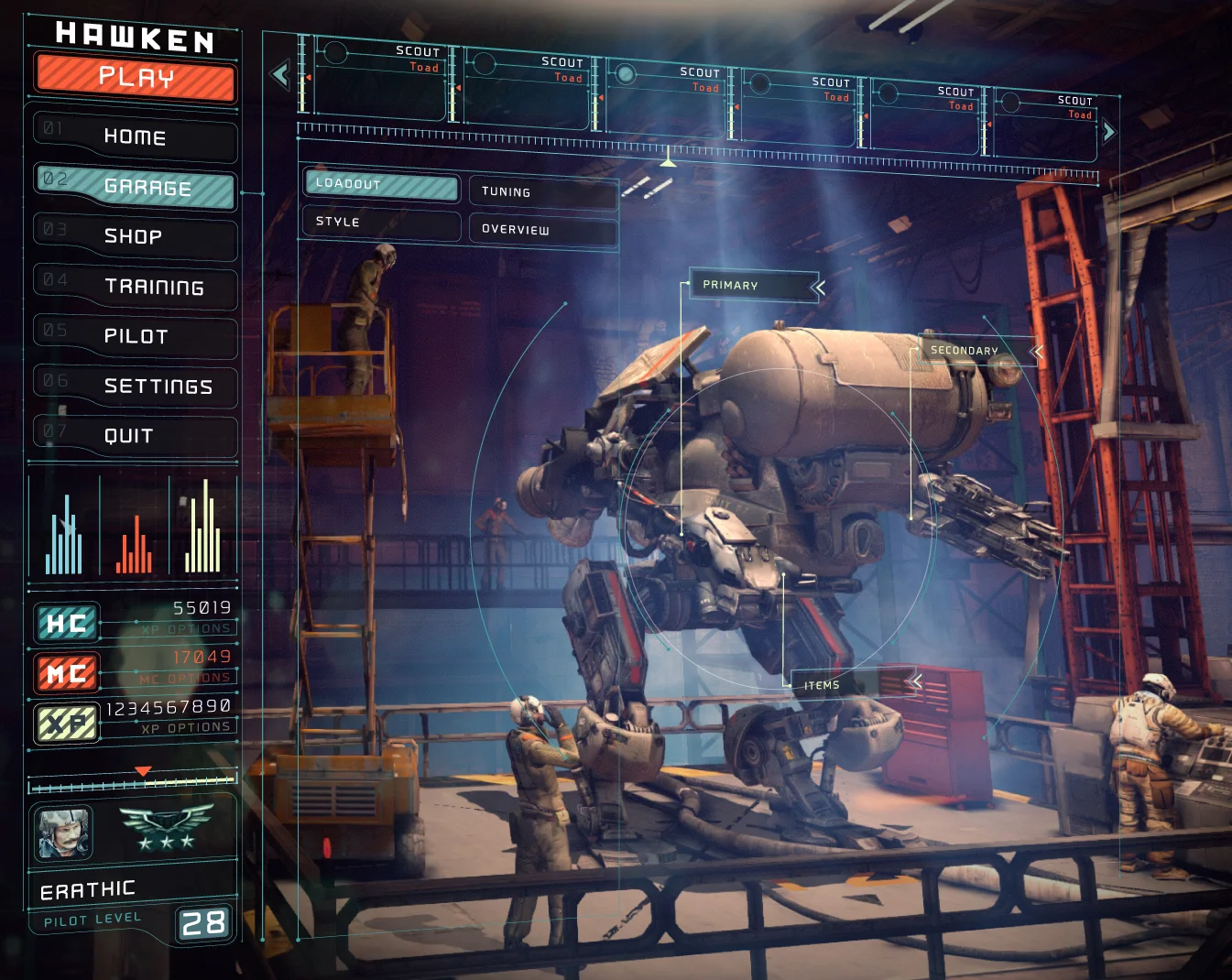Click the pilot portrait avatar

(x=63, y=833)
